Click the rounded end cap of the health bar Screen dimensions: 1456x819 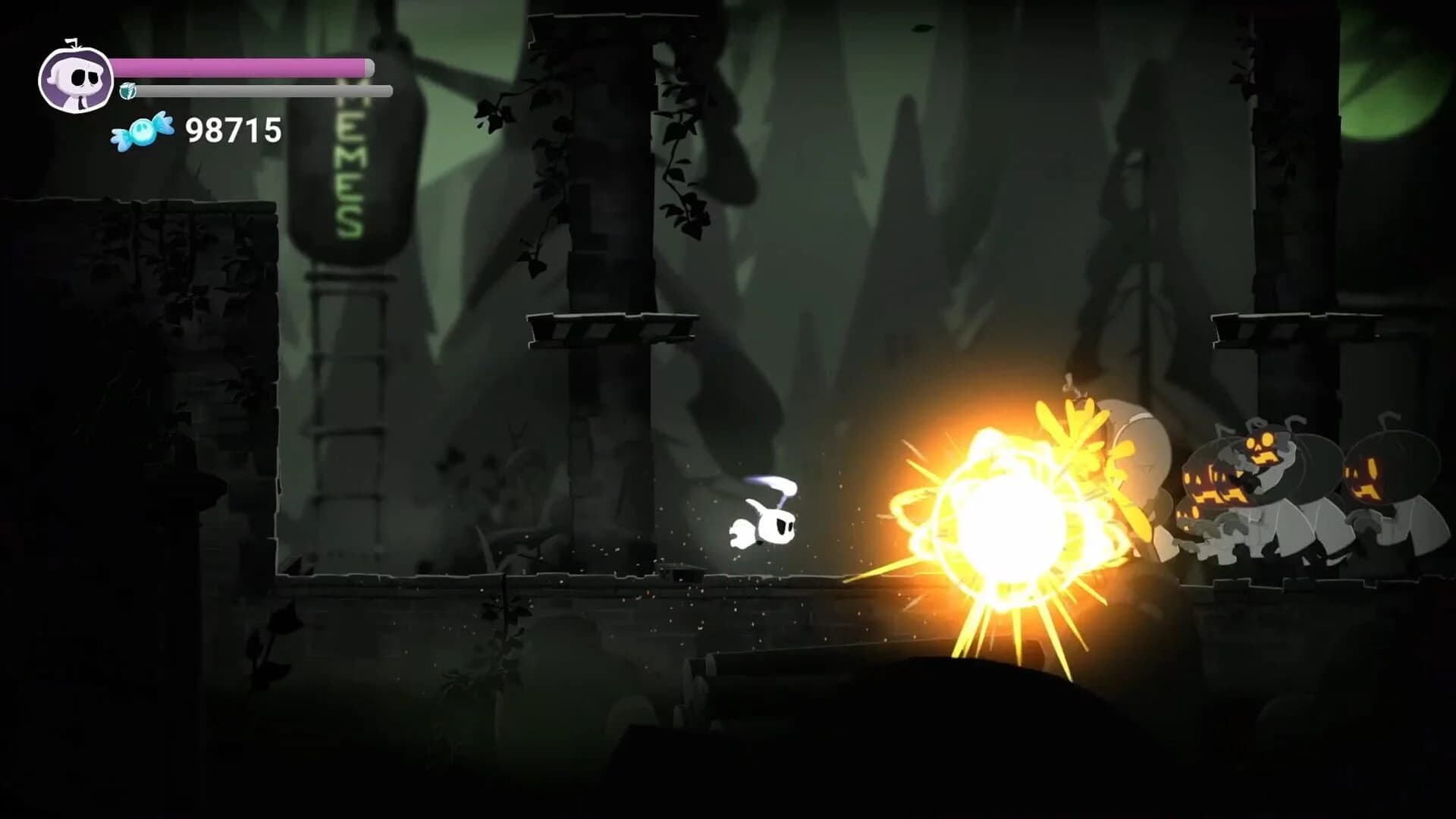[372, 67]
